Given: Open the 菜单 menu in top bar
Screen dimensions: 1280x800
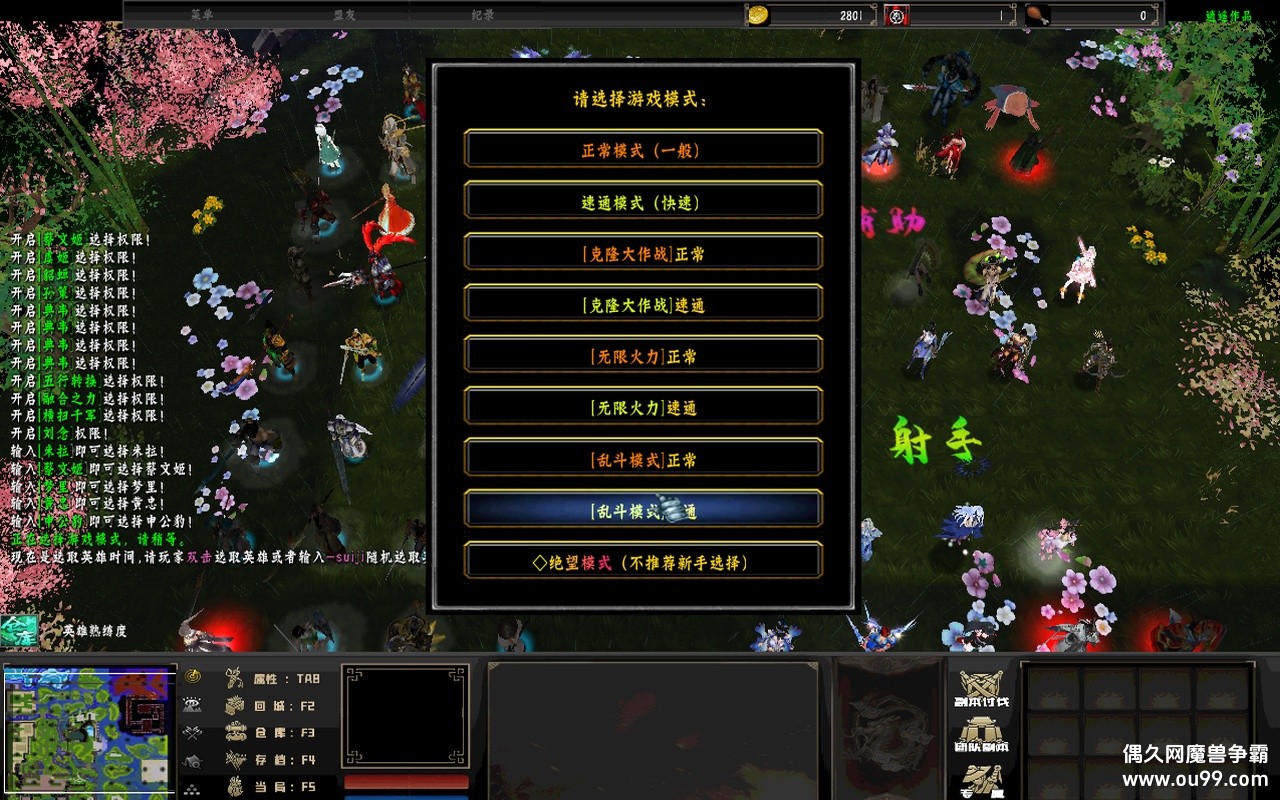Looking at the screenshot, I should 202,15.
